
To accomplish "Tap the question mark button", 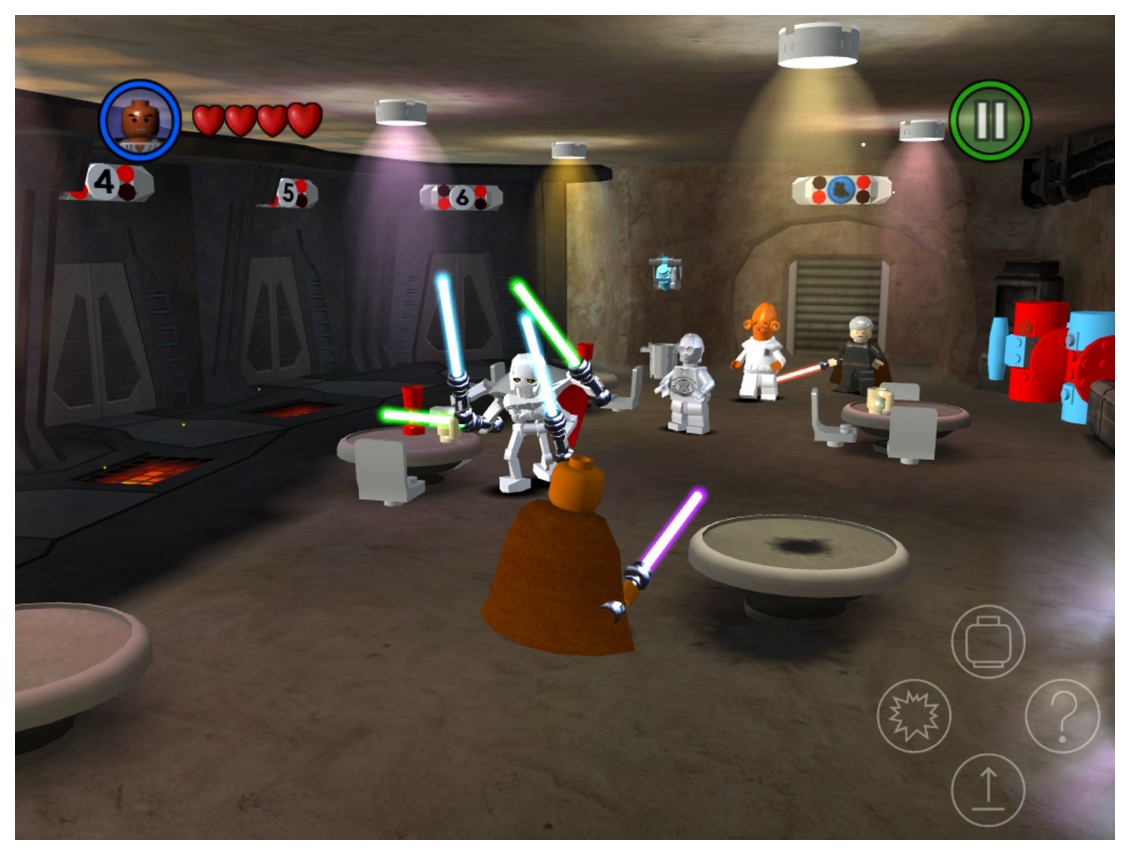I will (1062, 716).
